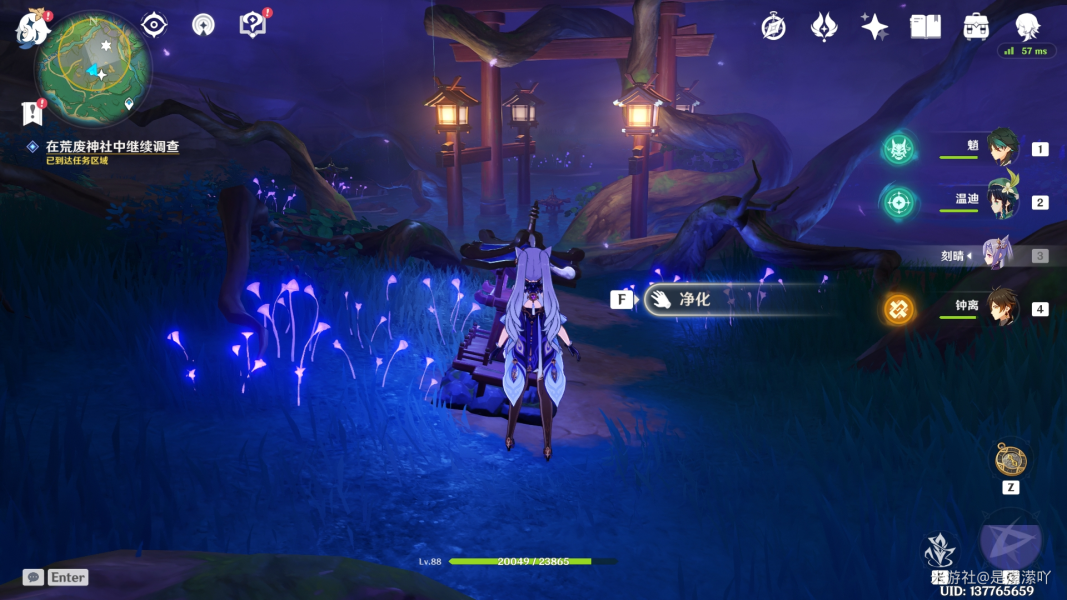Viewport: 1067px width, 600px height.
Task: Switch to party member 魈
Action: point(1001,148)
